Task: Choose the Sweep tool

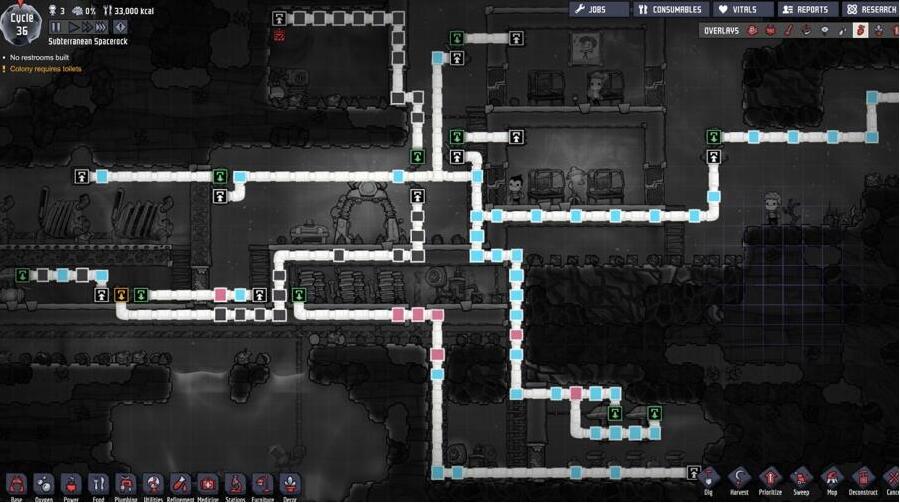Action: click(x=801, y=478)
